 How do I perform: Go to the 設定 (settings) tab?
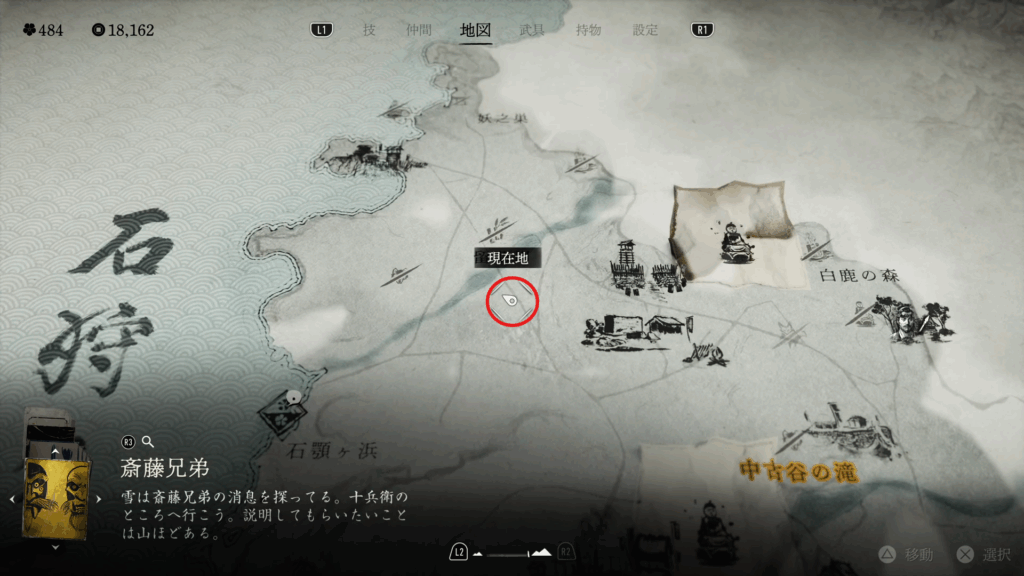point(646,30)
